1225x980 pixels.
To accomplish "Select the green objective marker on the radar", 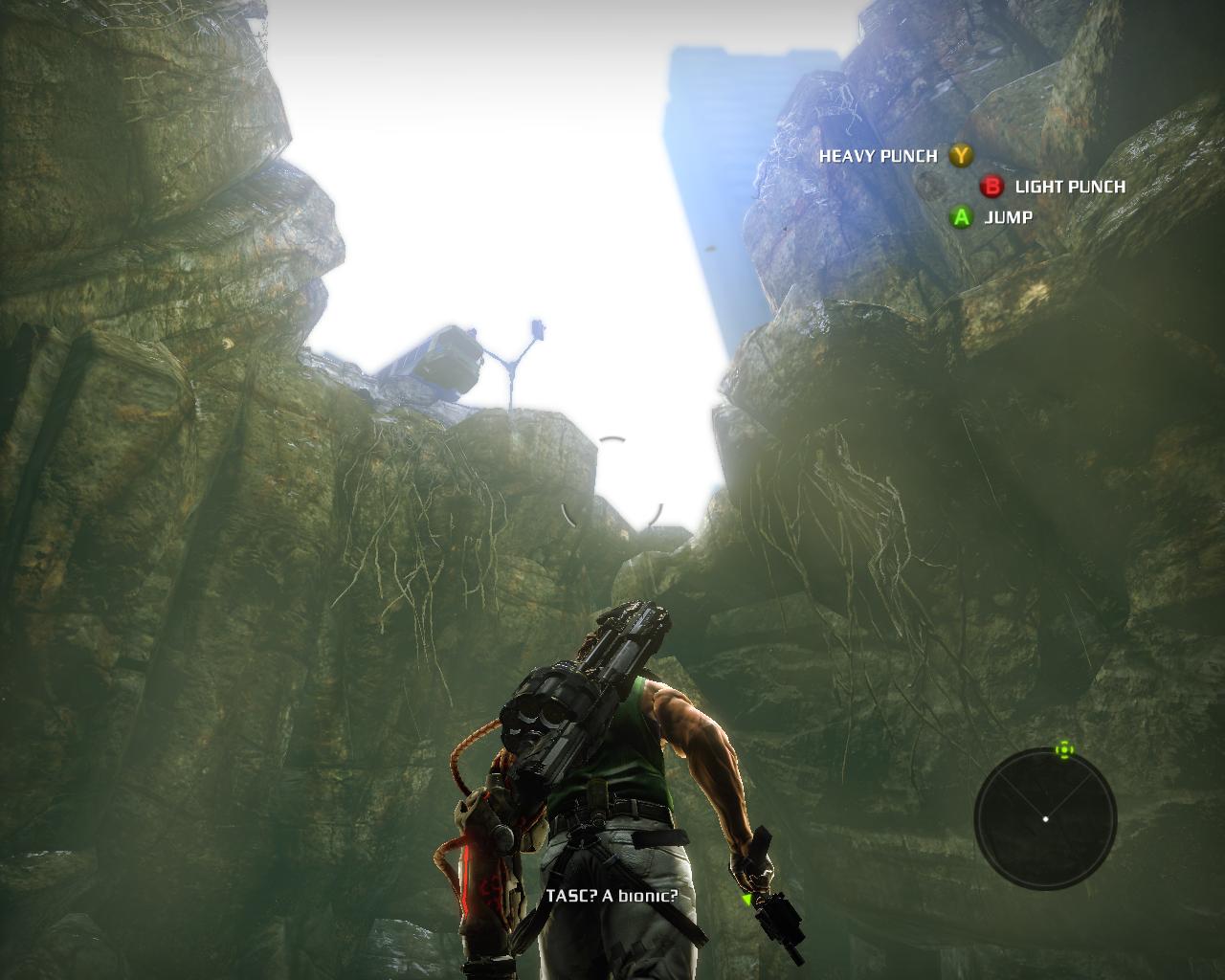I will (1064, 749).
